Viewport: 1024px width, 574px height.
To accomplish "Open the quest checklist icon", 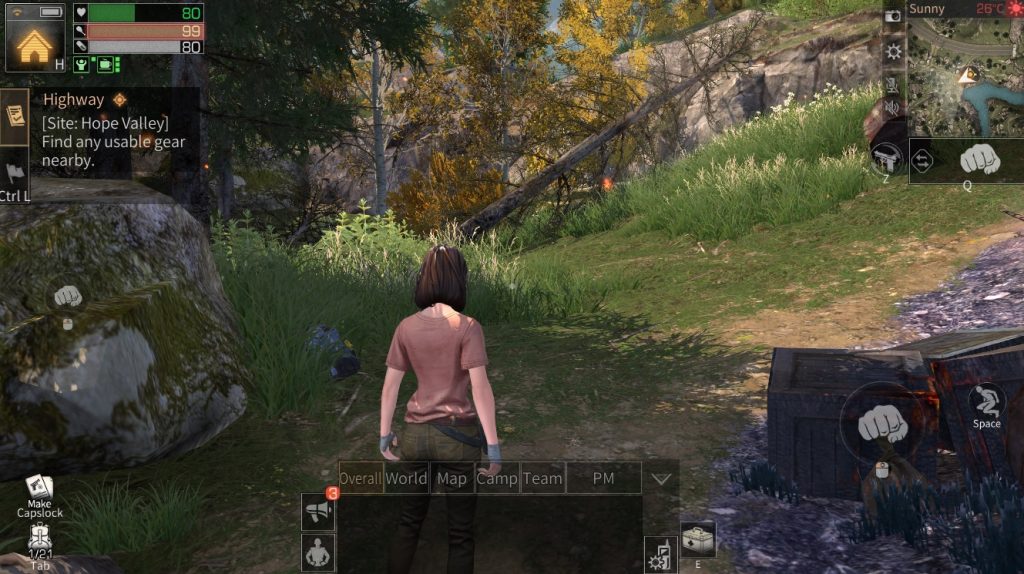I will click(x=14, y=115).
